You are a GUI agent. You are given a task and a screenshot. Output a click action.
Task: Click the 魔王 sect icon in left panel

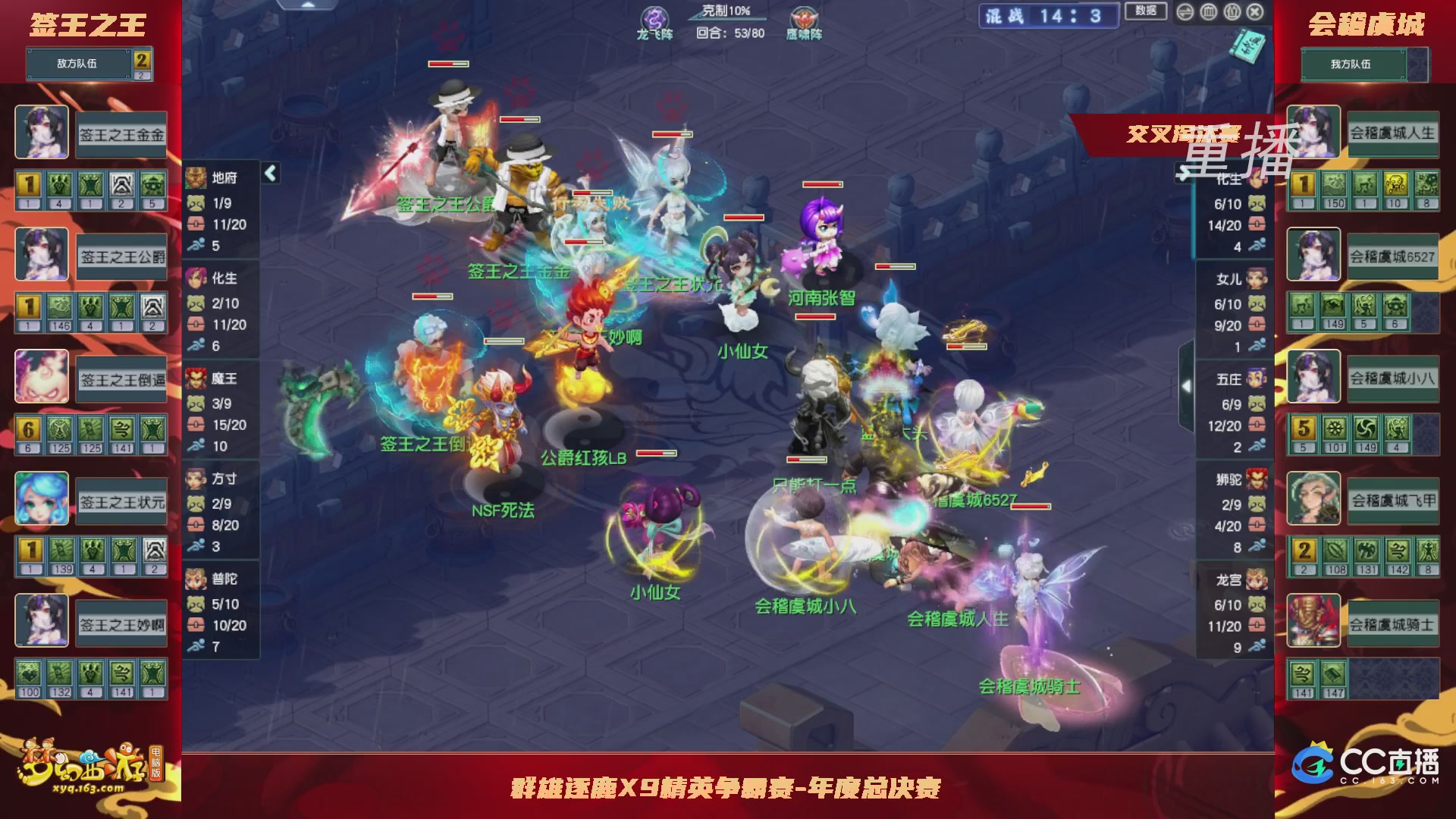pos(196,379)
